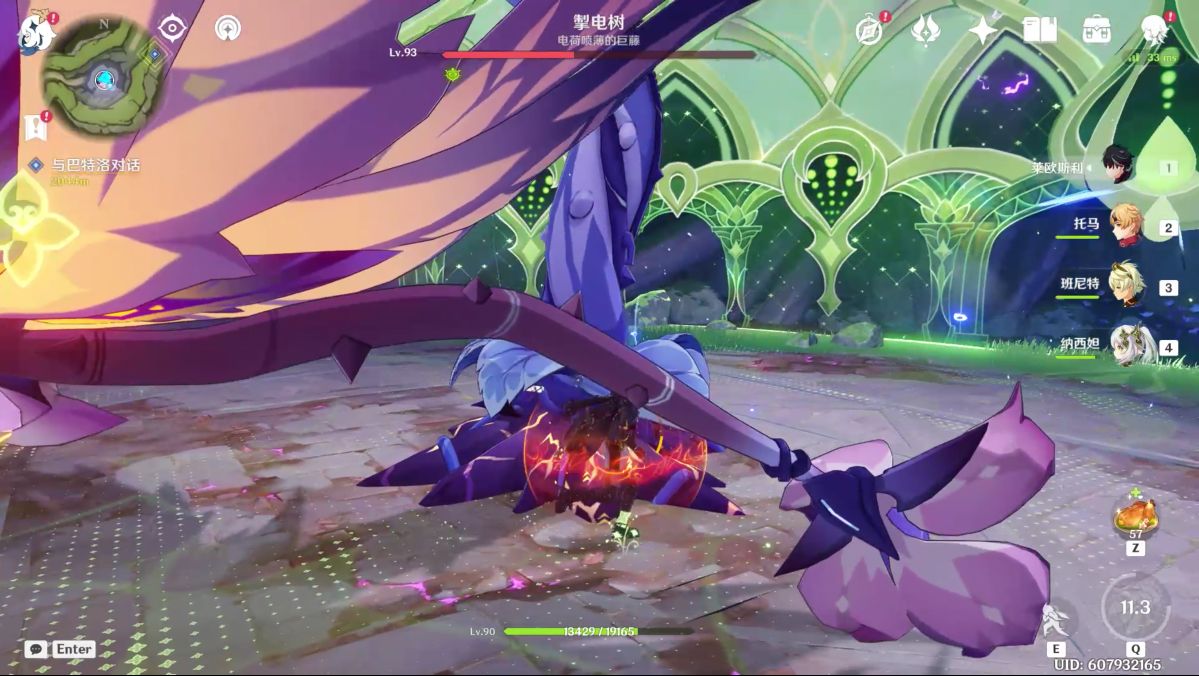Select the quest entry 与巴特洛对话
Image resolution: width=1199 pixels, height=676 pixels.
(96, 165)
